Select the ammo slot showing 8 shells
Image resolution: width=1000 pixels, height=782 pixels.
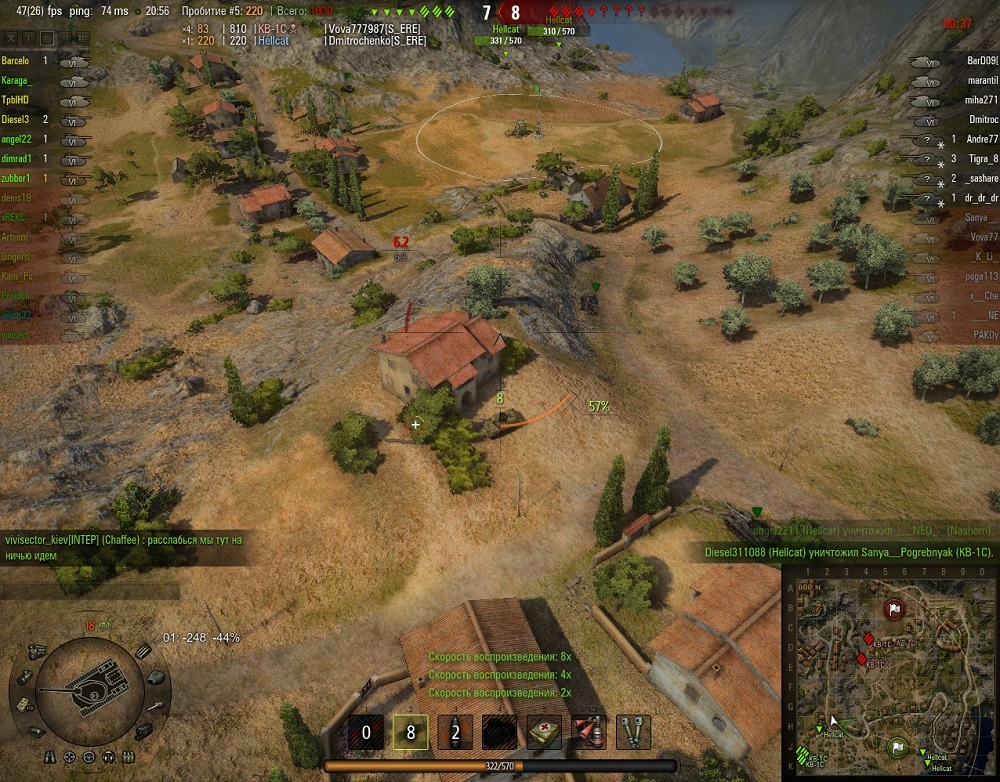coord(410,732)
